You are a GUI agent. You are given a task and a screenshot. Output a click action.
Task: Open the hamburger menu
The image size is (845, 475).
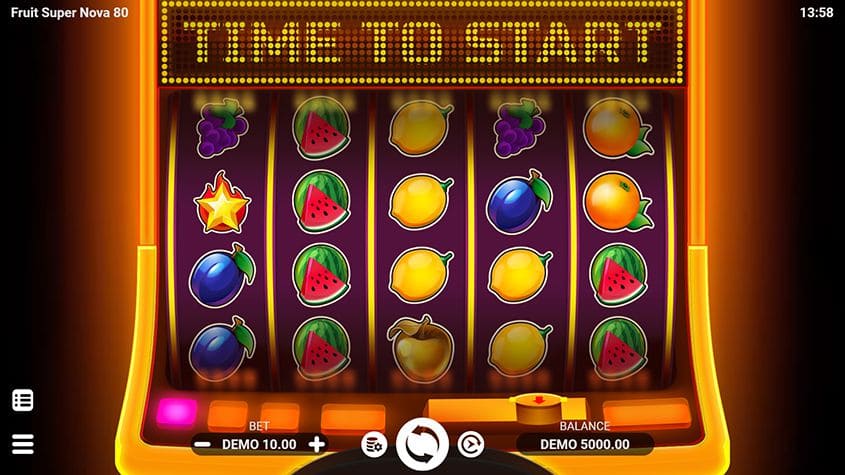click(x=23, y=444)
